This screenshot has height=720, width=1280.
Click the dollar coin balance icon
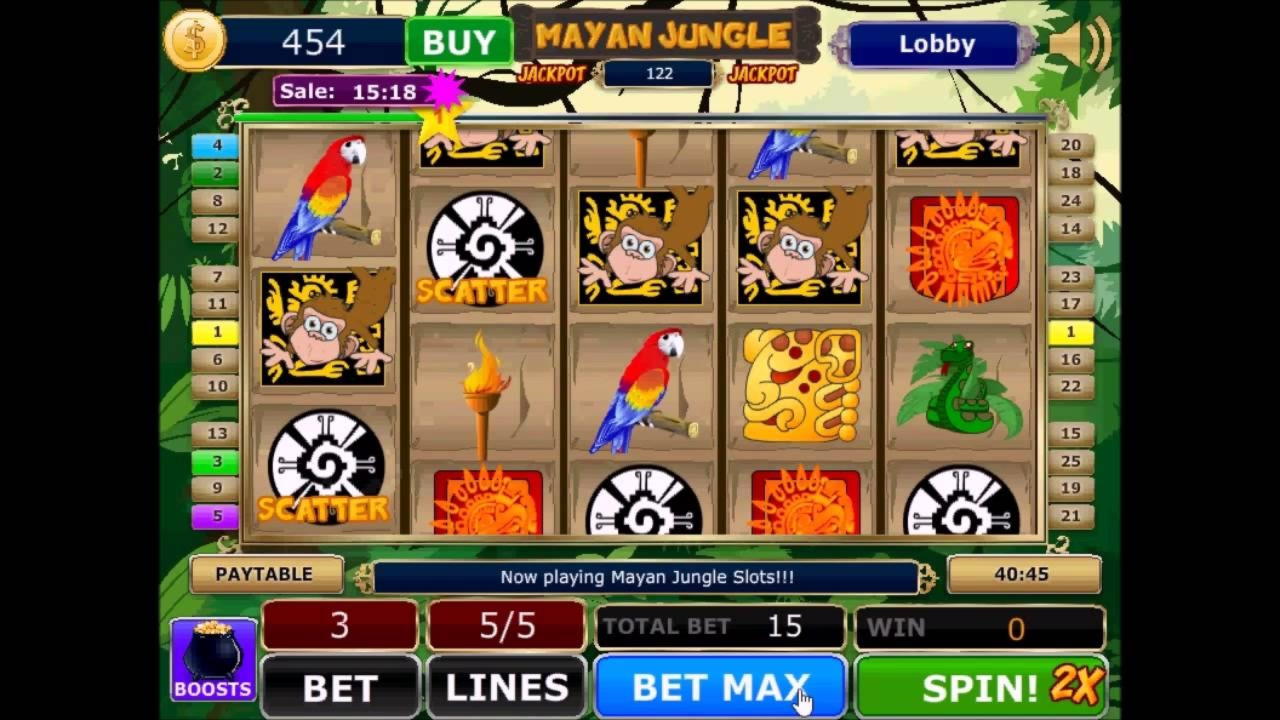(x=196, y=40)
